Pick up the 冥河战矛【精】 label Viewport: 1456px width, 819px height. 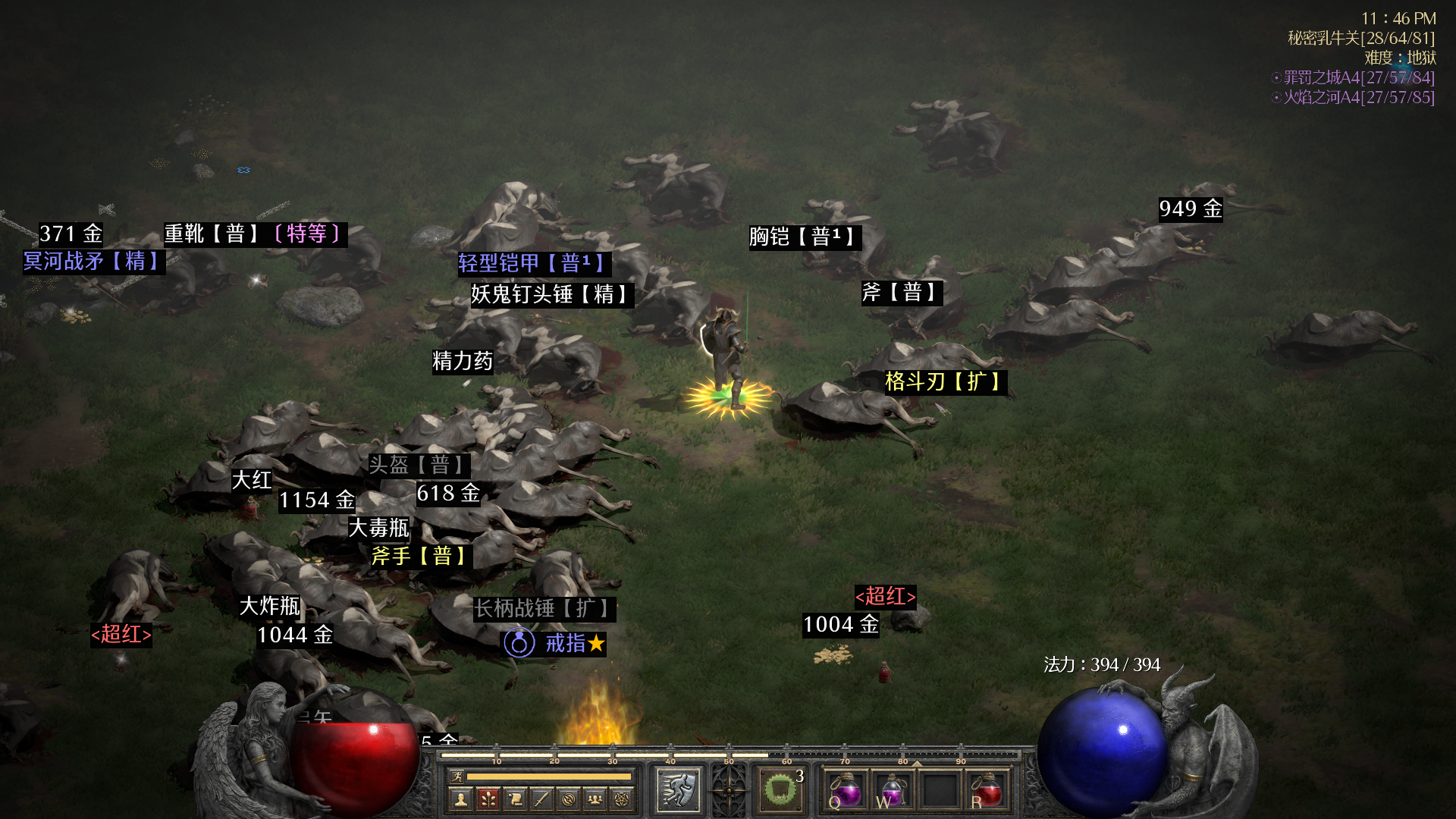coord(93,262)
